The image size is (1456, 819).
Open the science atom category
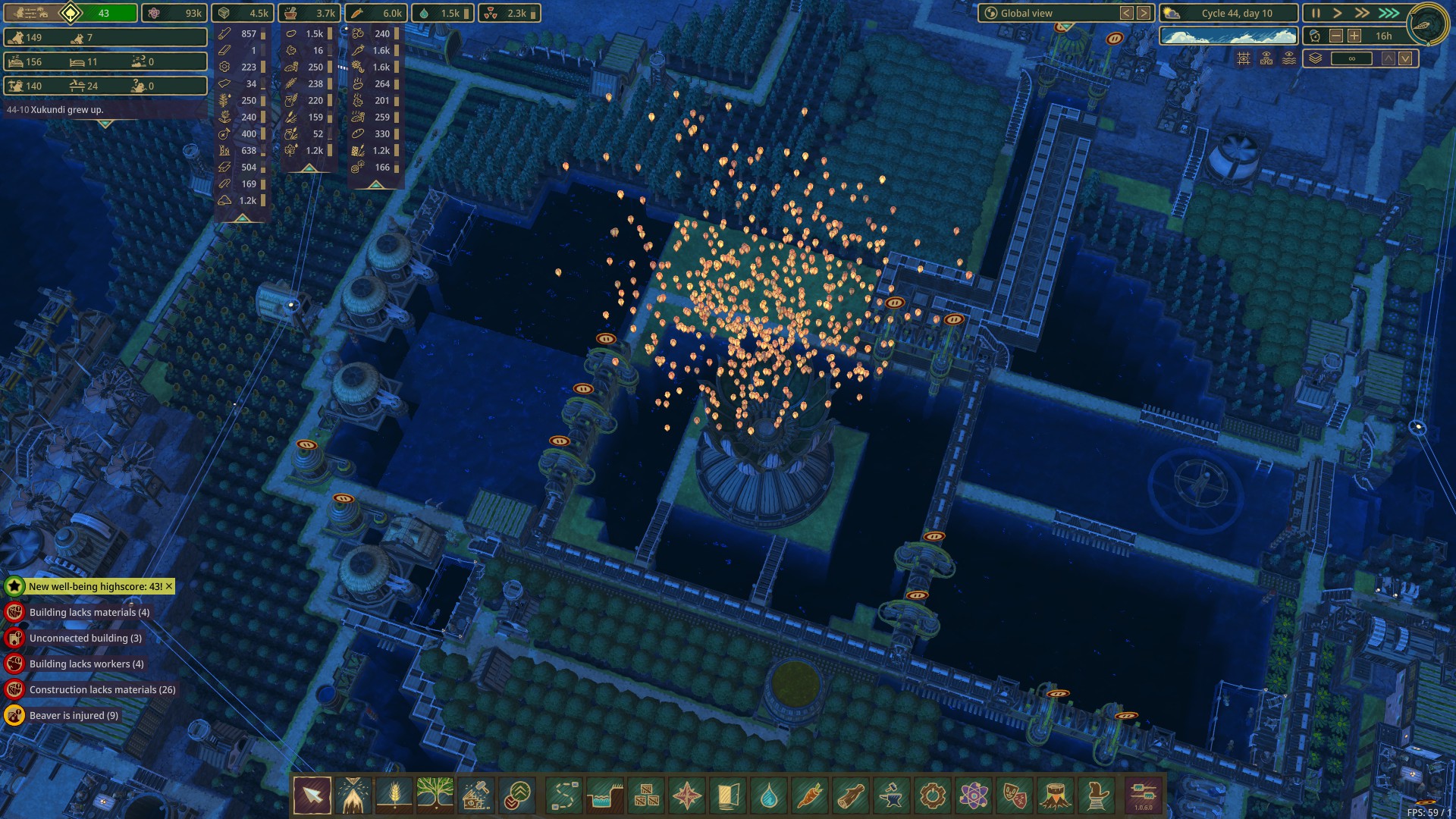[974, 795]
